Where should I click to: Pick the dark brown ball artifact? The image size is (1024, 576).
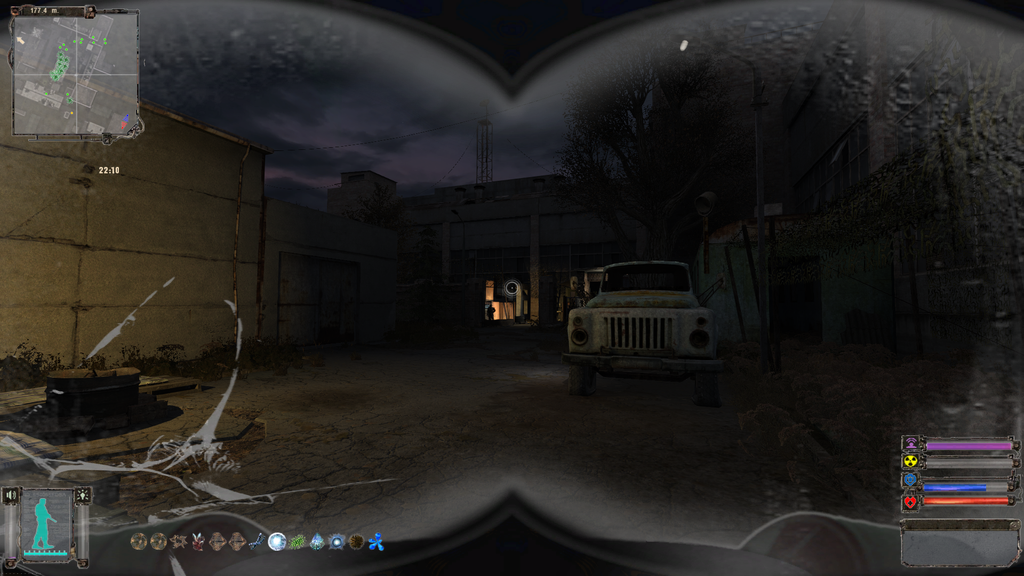(356, 542)
